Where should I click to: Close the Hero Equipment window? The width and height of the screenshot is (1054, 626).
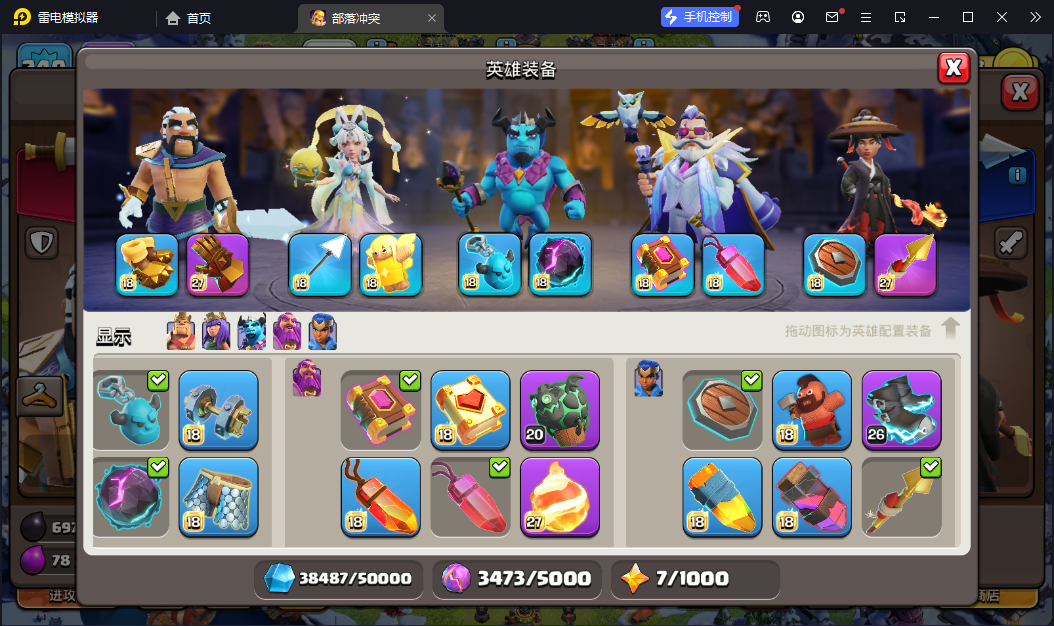954,67
